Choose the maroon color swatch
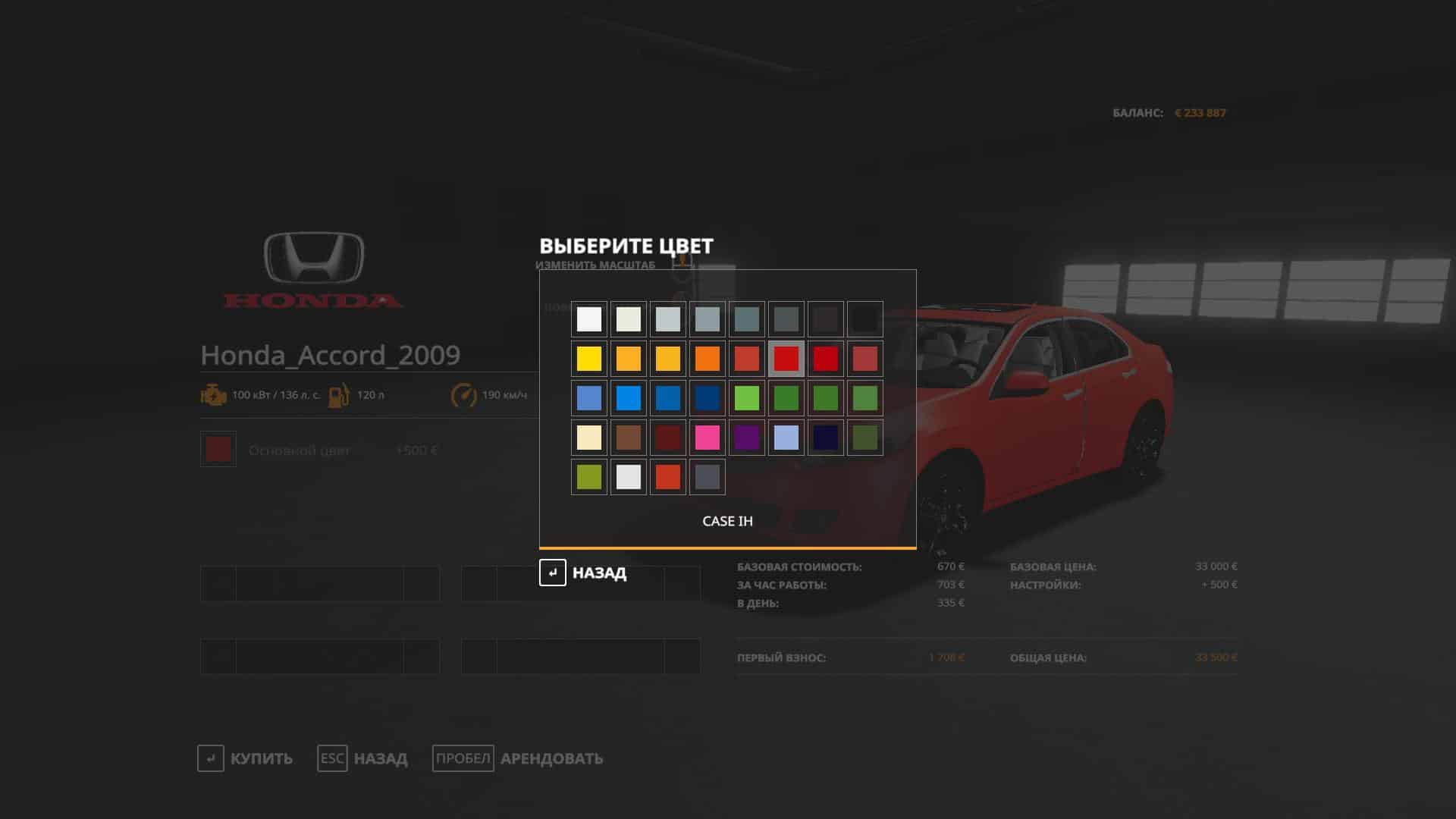 tap(668, 438)
